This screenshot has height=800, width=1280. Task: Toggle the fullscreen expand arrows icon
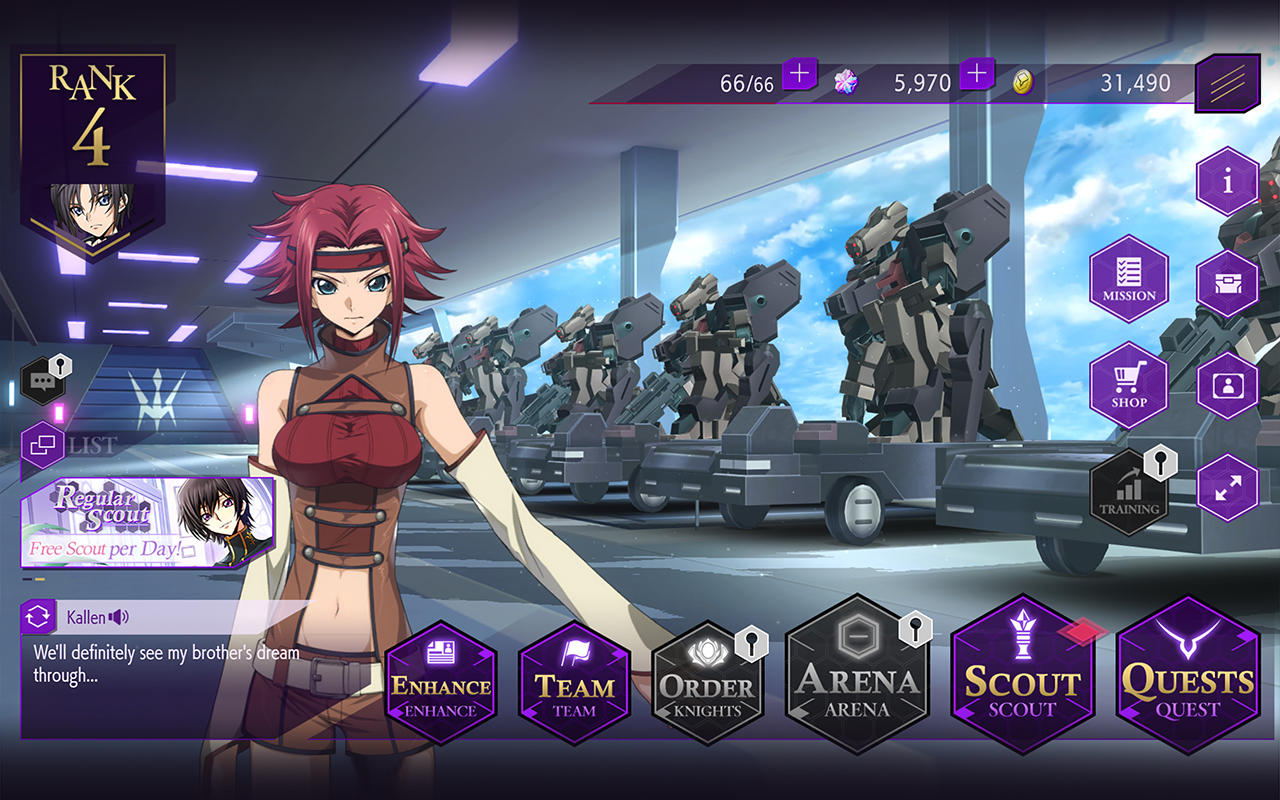point(1227,487)
